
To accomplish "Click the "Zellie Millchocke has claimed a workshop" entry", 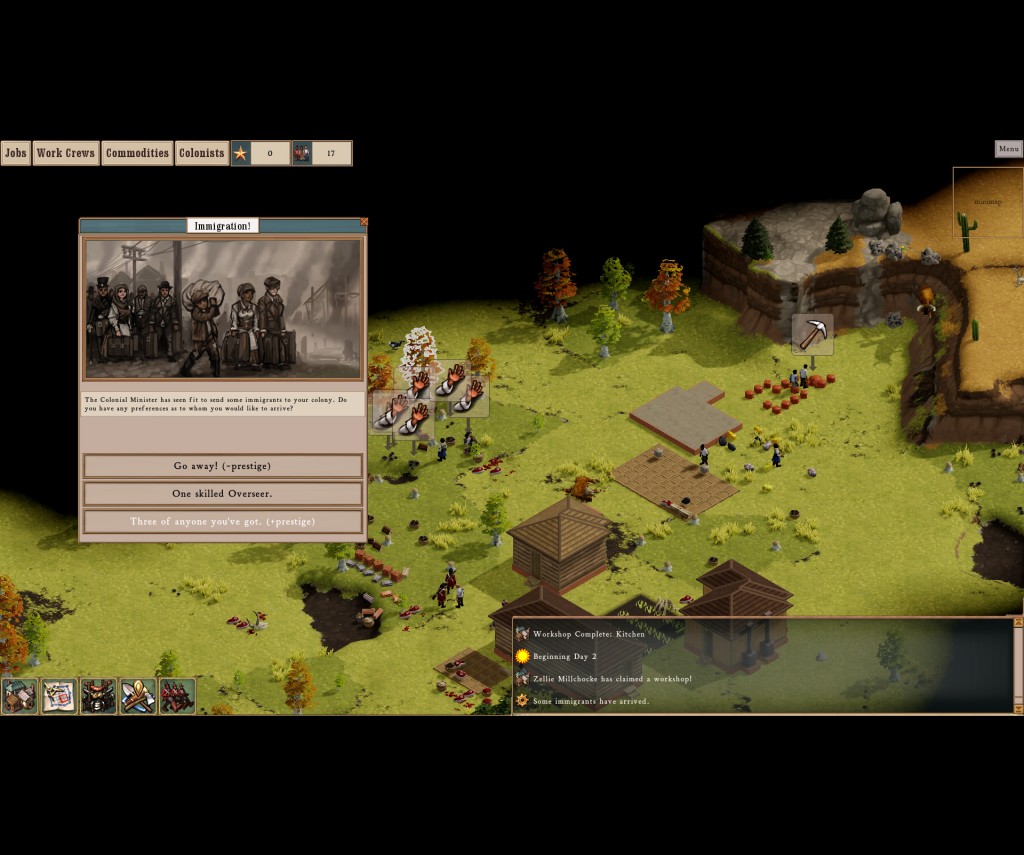I will [x=611, y=679].
